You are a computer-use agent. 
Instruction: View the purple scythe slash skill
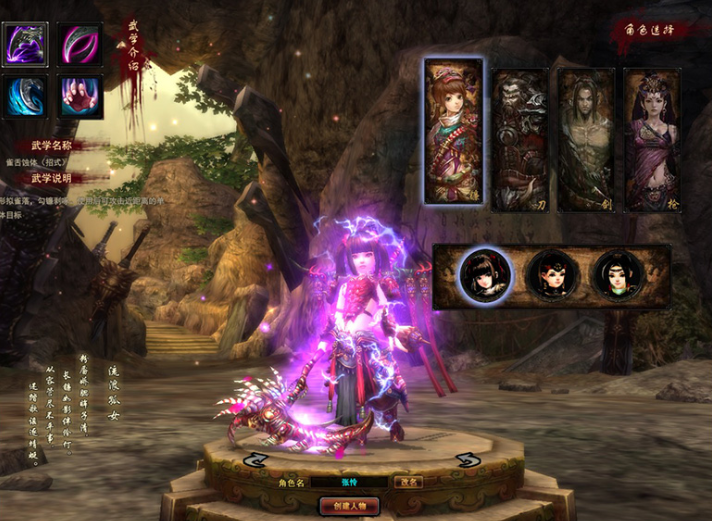click(25, 45)
